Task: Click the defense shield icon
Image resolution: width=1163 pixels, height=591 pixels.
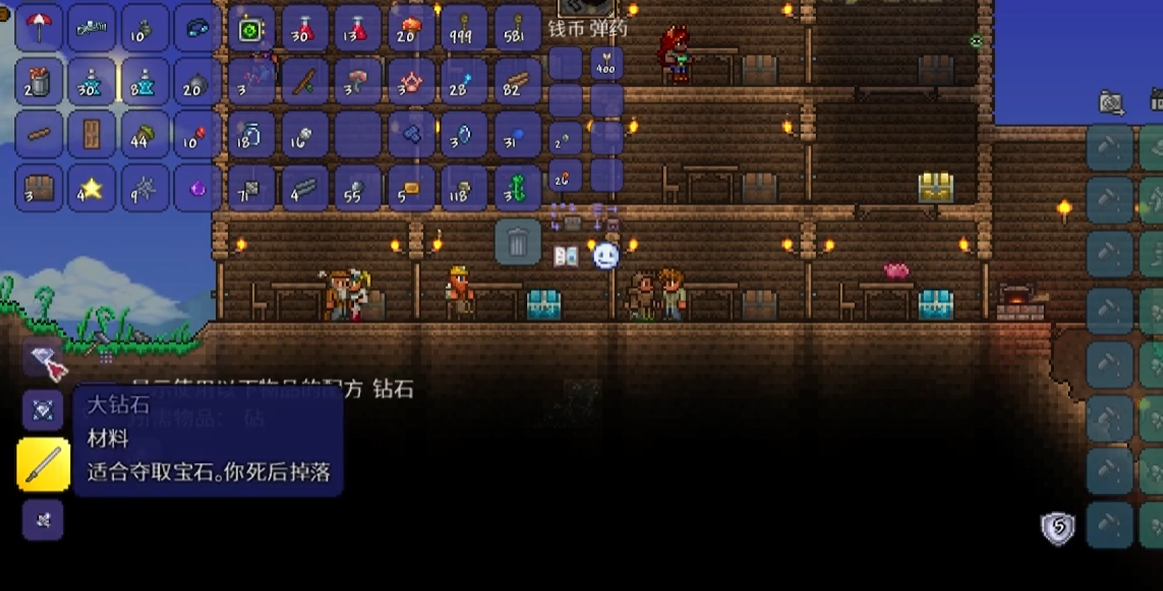Action: coord(1058,527)
